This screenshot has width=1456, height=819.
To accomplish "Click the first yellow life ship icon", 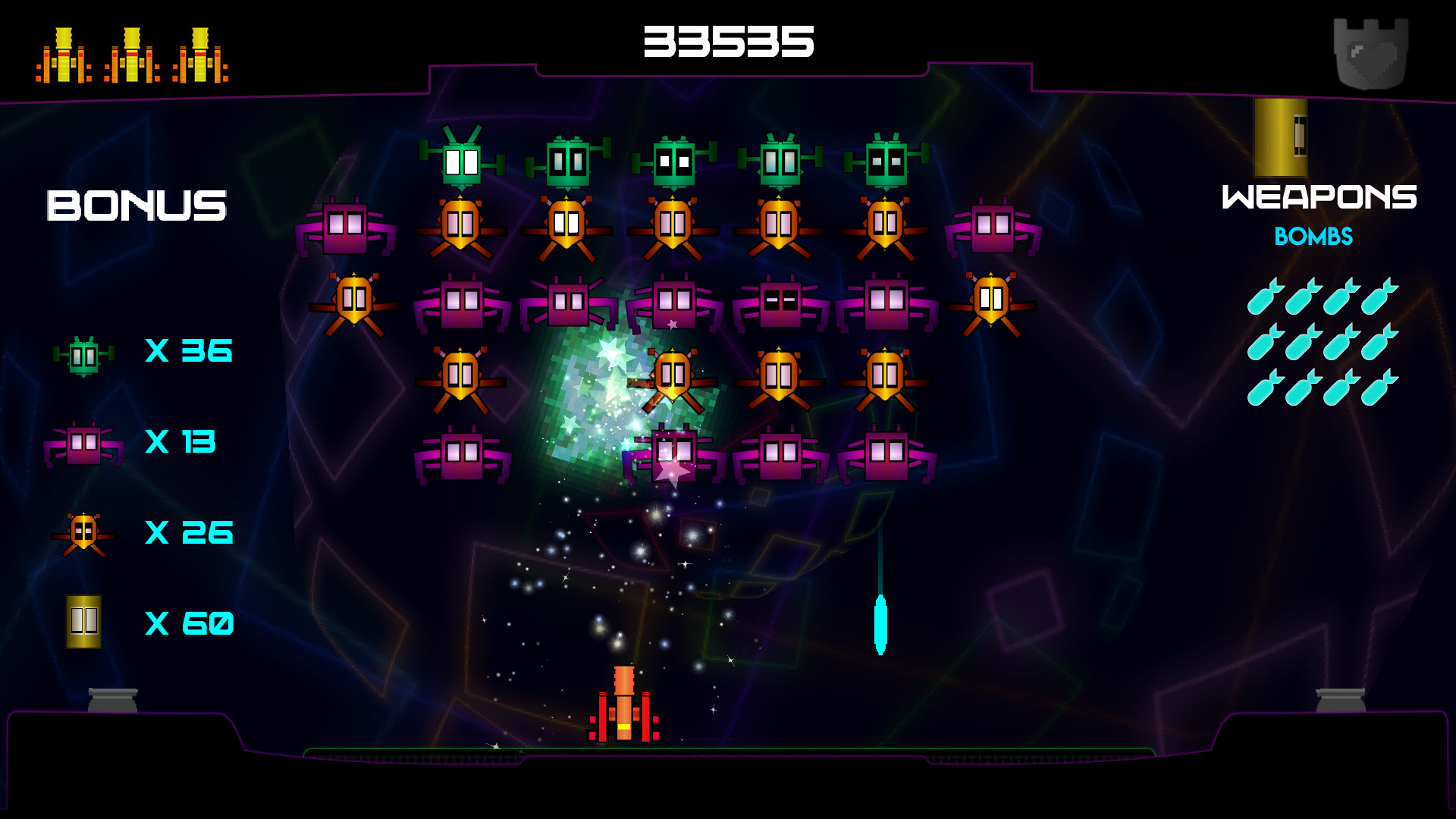I will tap(62, 55).
